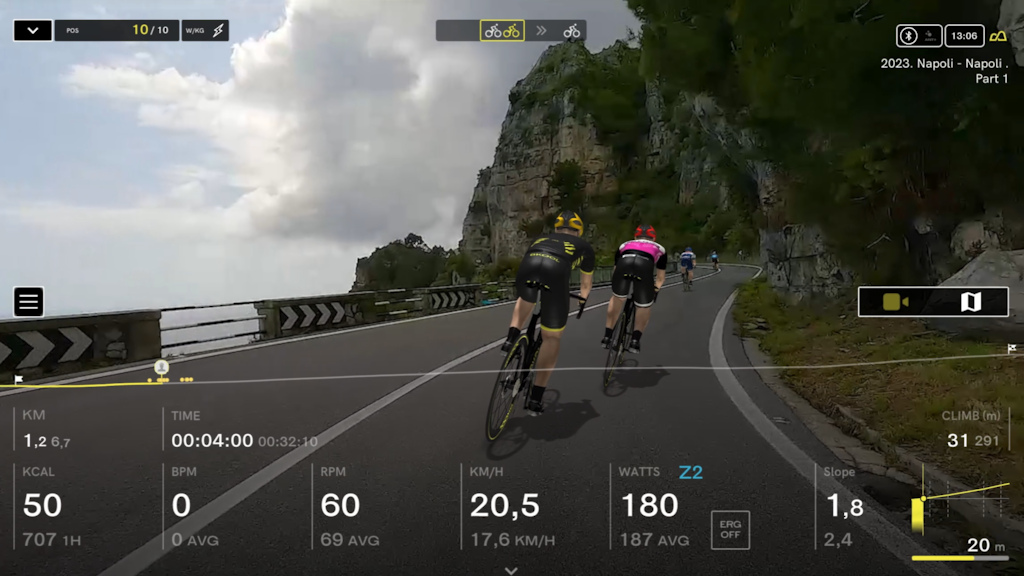Select the two-rider group view icon
The height and width of the screenshot is (576, 1024).
[x=502, y=31]
